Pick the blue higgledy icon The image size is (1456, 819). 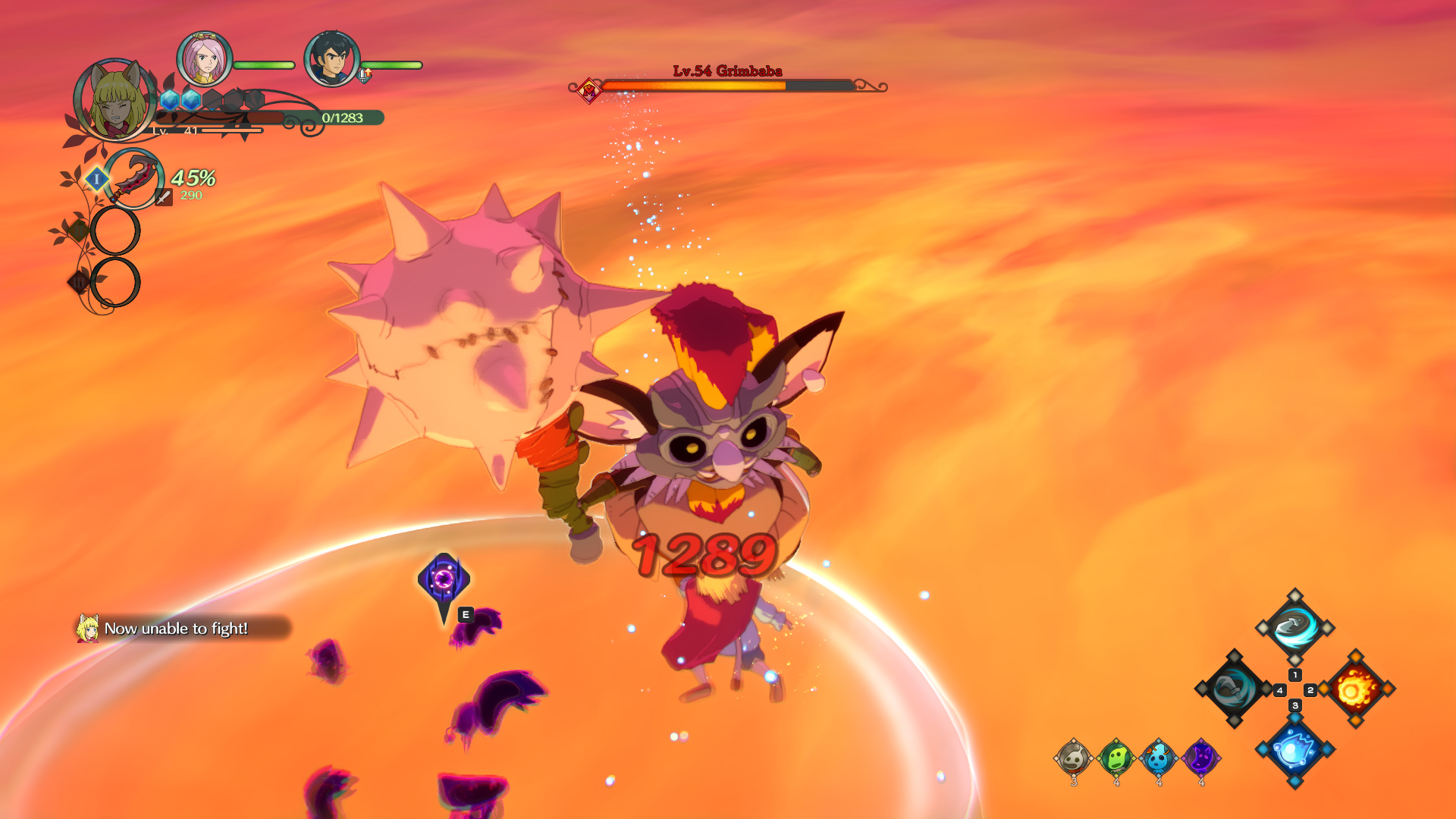tap(1158, 758)
